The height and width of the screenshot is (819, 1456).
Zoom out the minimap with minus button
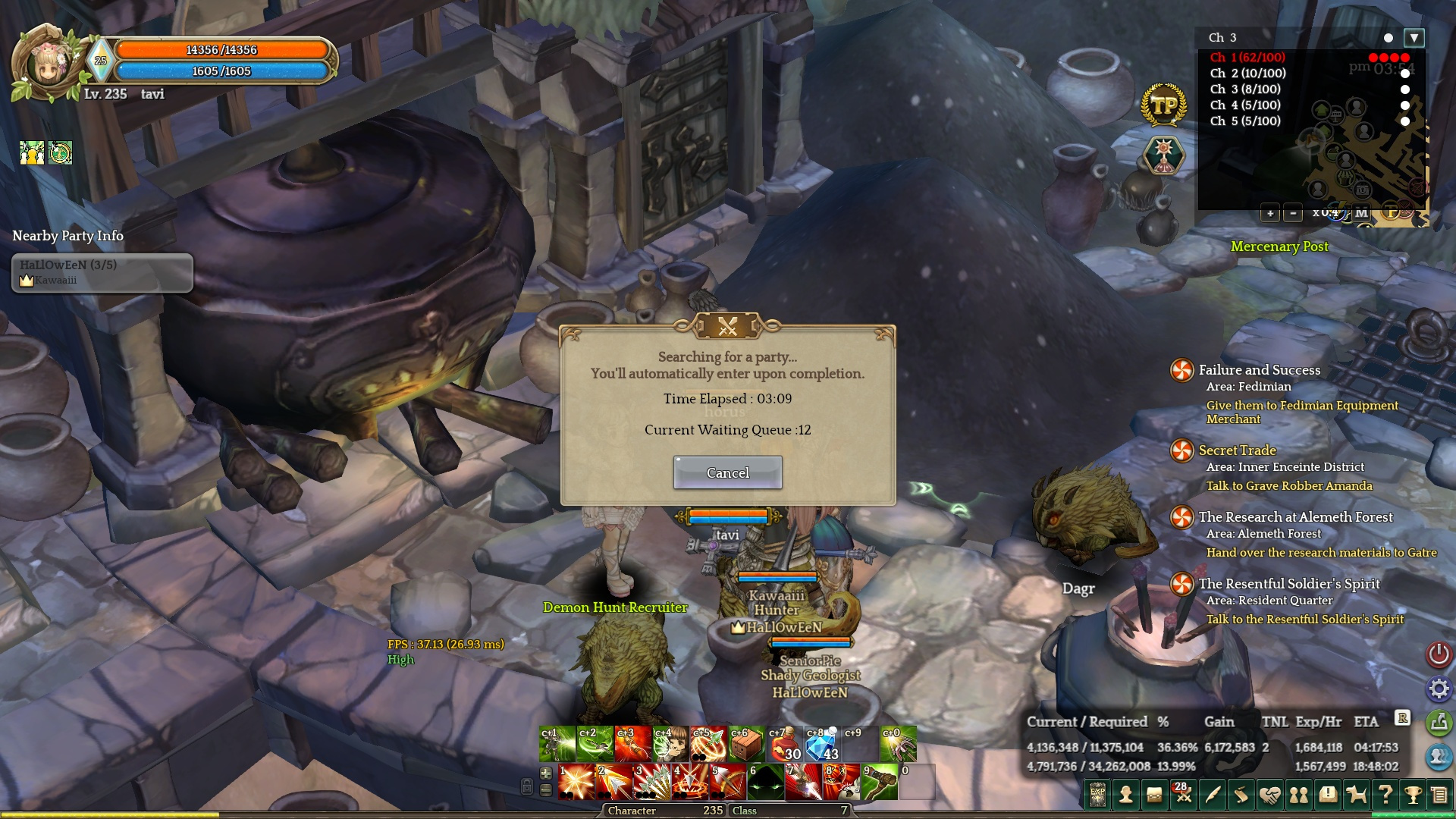[1293, 213]
